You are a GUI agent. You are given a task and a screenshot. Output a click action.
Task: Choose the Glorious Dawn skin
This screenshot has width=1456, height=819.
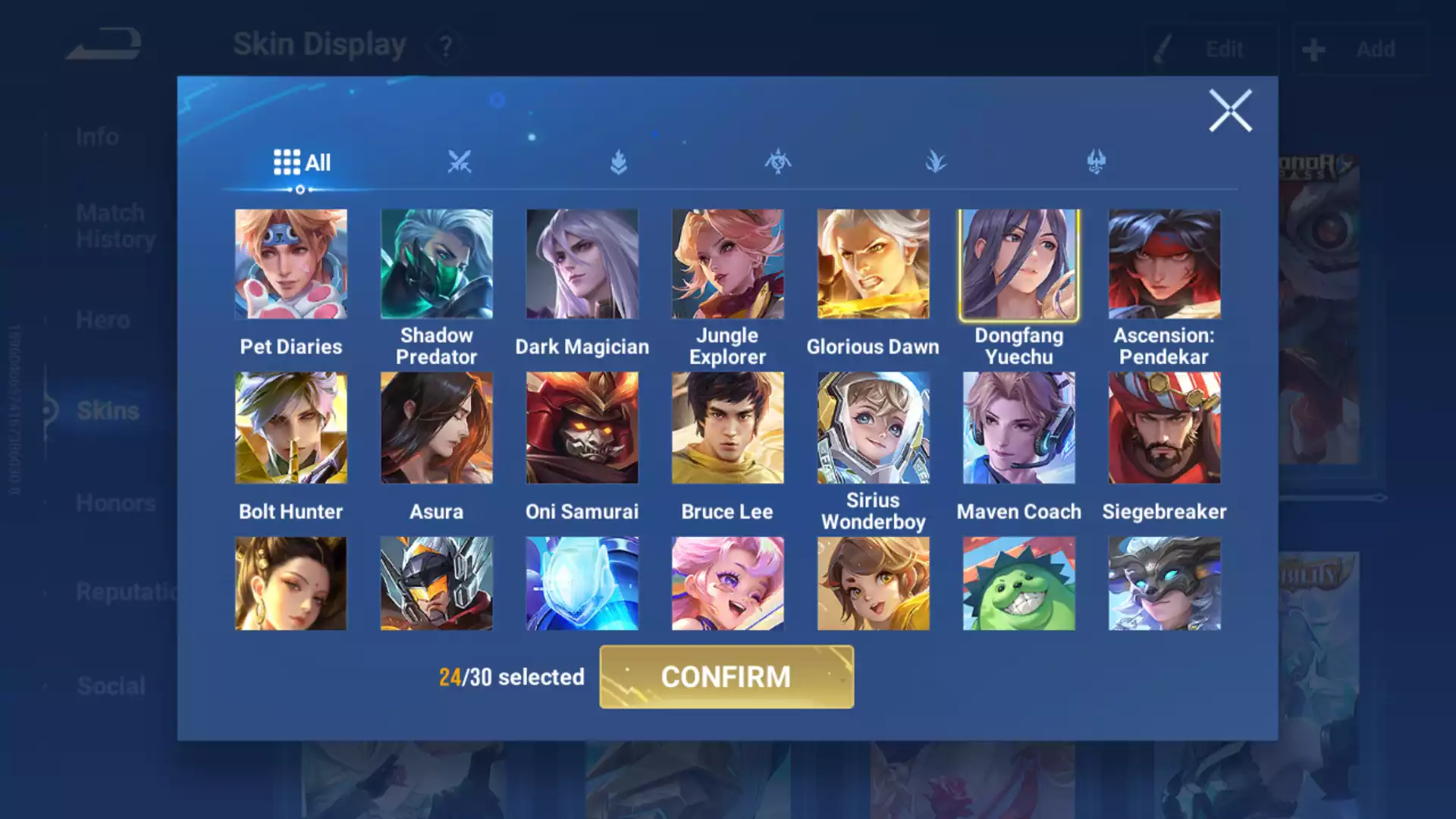click(x=873, y=264)
